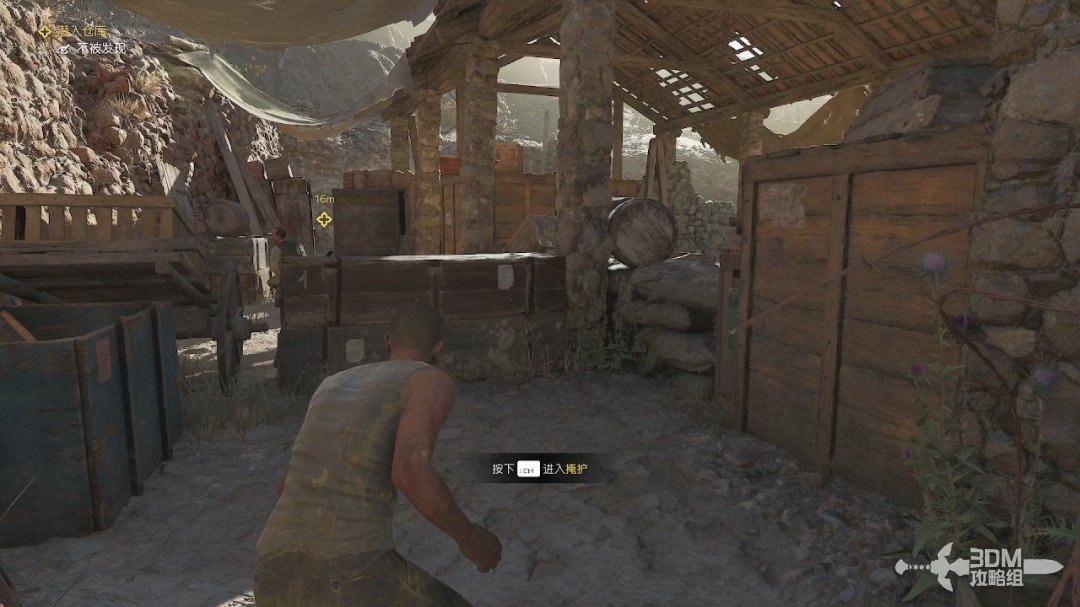Select the yellow waypoint marker showing 16m
Image resolution: width=1080 pixels, height=607 pixels.
[324, 219]
